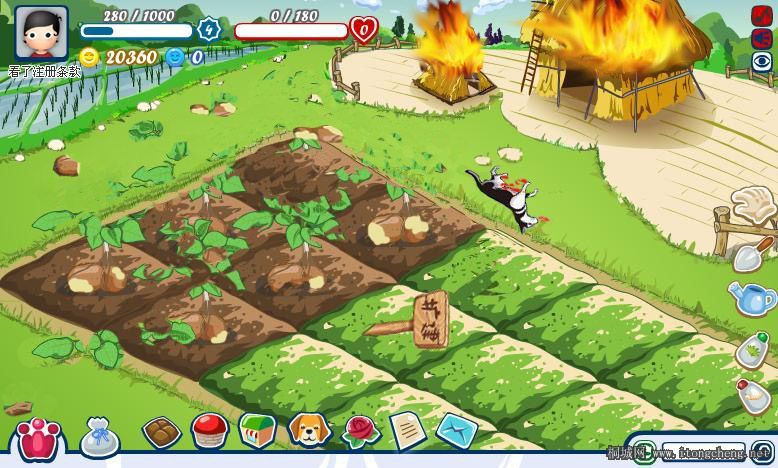The height and width of the screenshot is (468, 778).
Task: Select the red rose icon
Action: (x=360, y=431)
